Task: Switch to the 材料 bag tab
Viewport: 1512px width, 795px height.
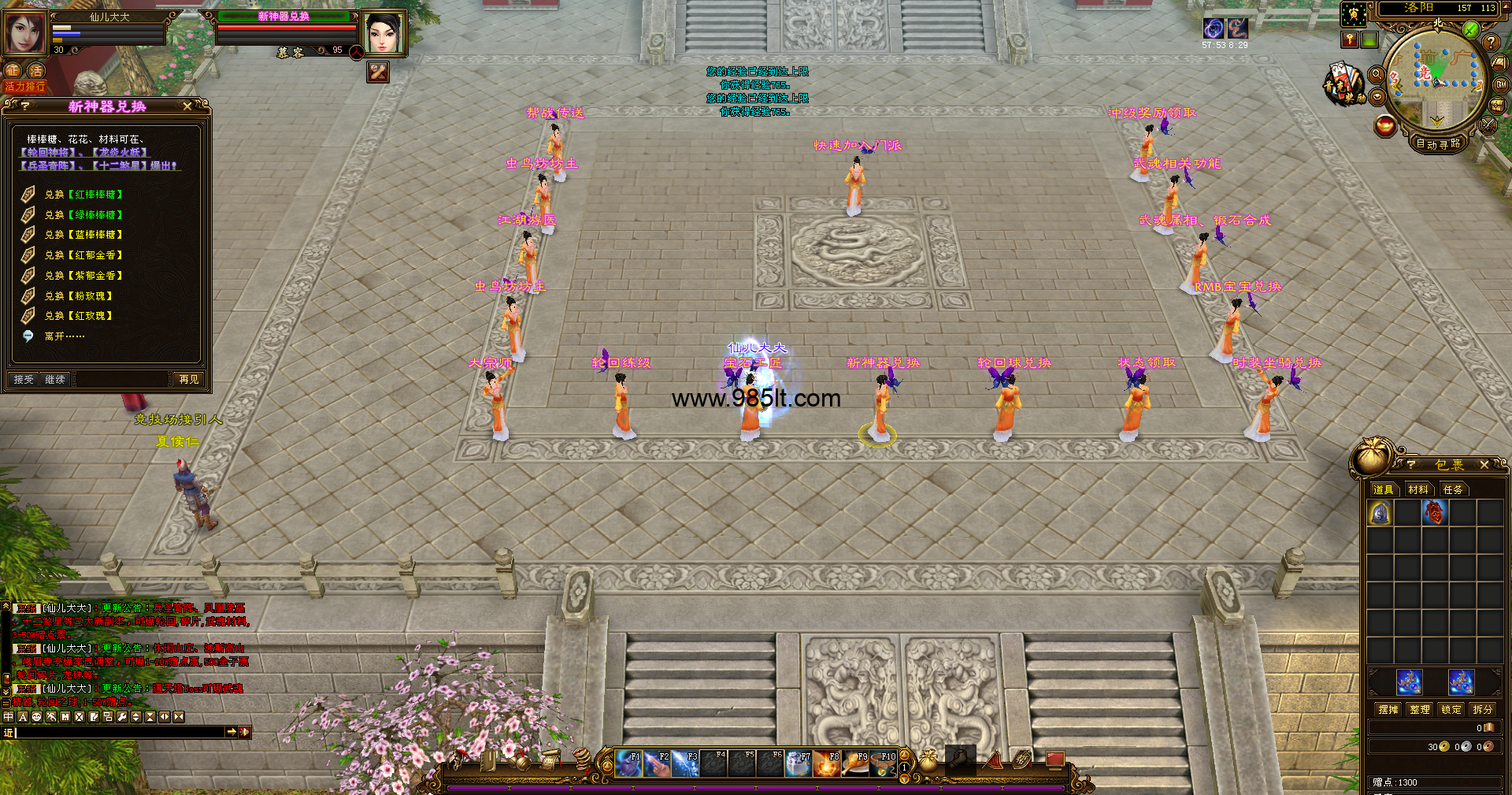Action: pos(1418,490)
